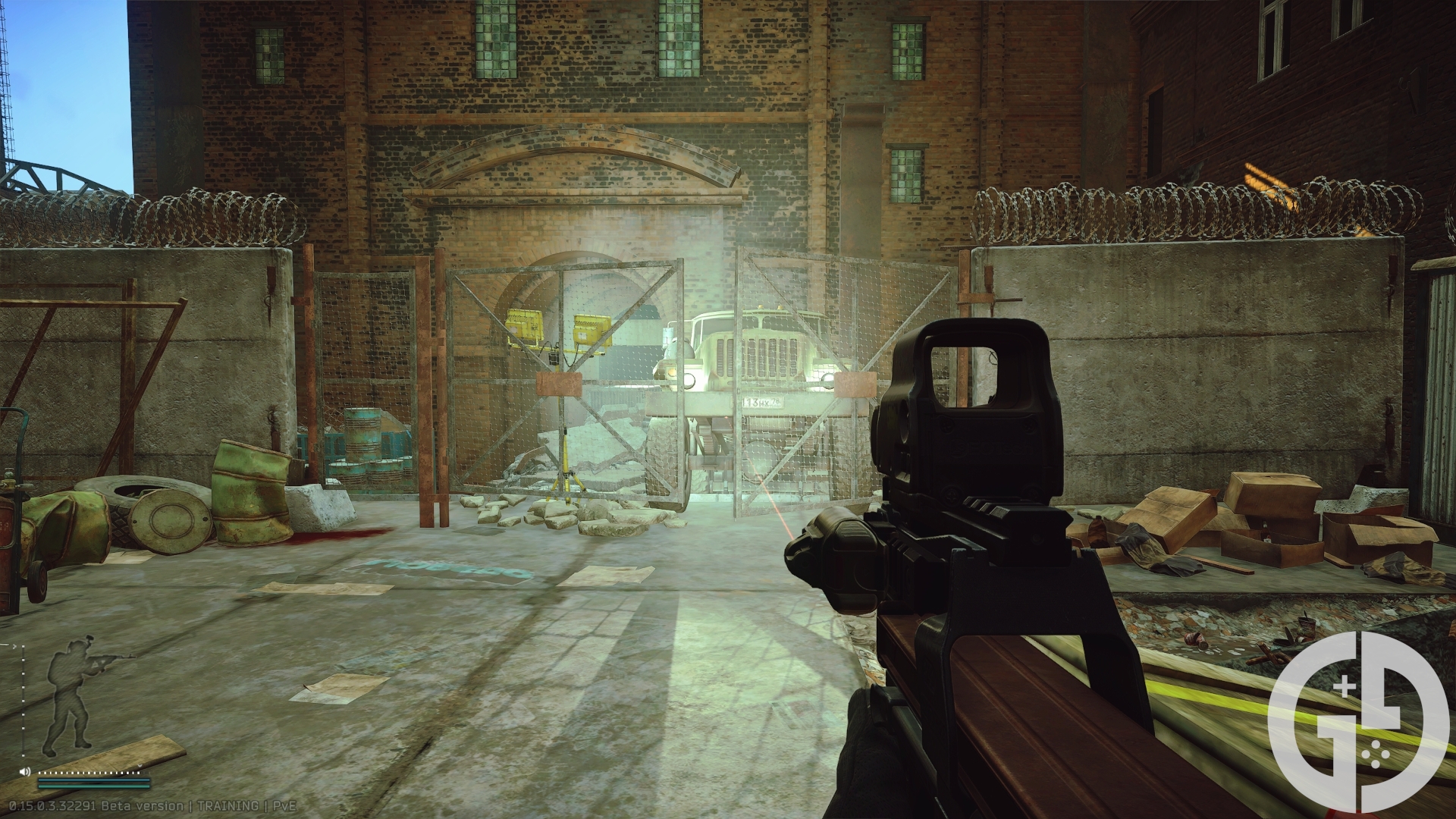The height and width of the screenshot is (819, 1456).
Task: Expand the vertical dotted stance scale
Action: coord(23,701)
